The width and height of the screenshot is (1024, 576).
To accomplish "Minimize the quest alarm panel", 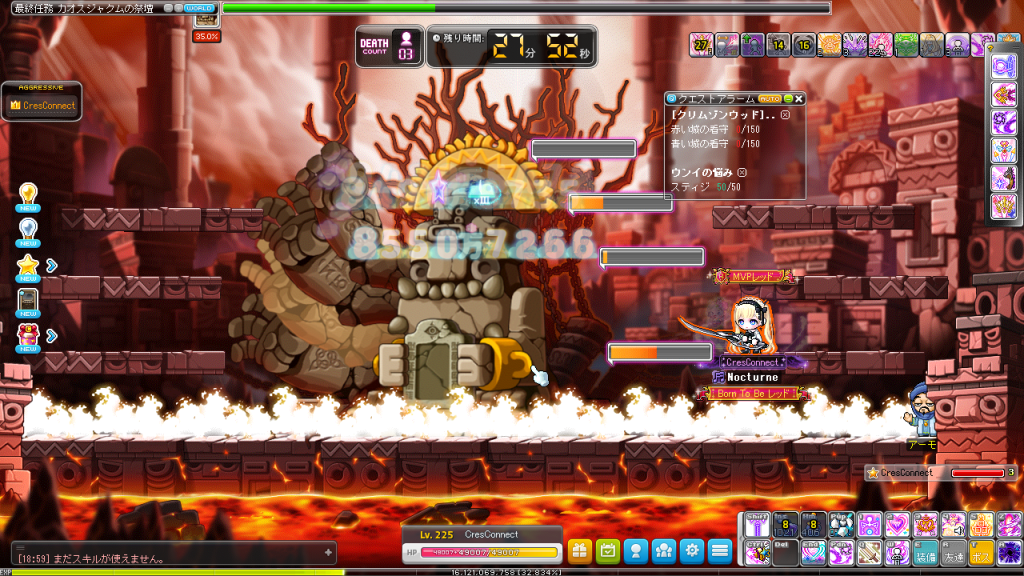I will tap(788, 99).
